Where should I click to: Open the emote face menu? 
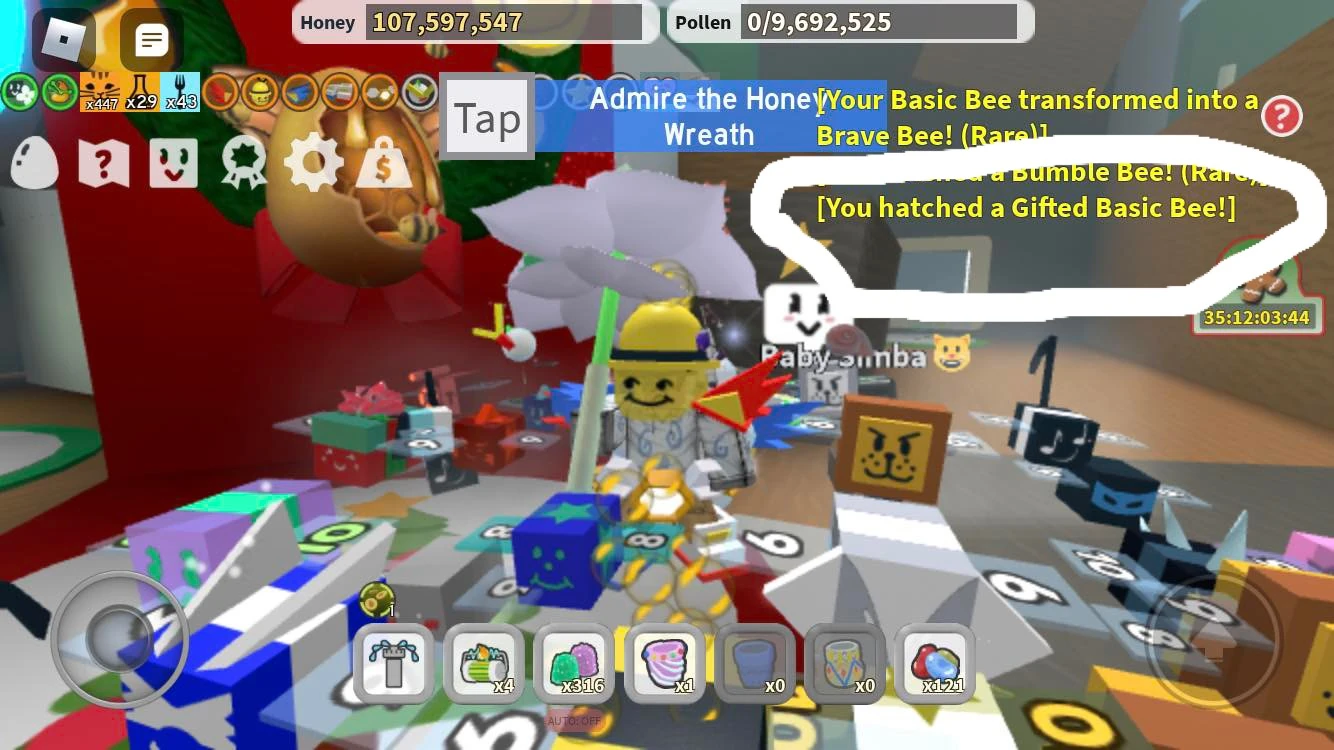(172, 164)
